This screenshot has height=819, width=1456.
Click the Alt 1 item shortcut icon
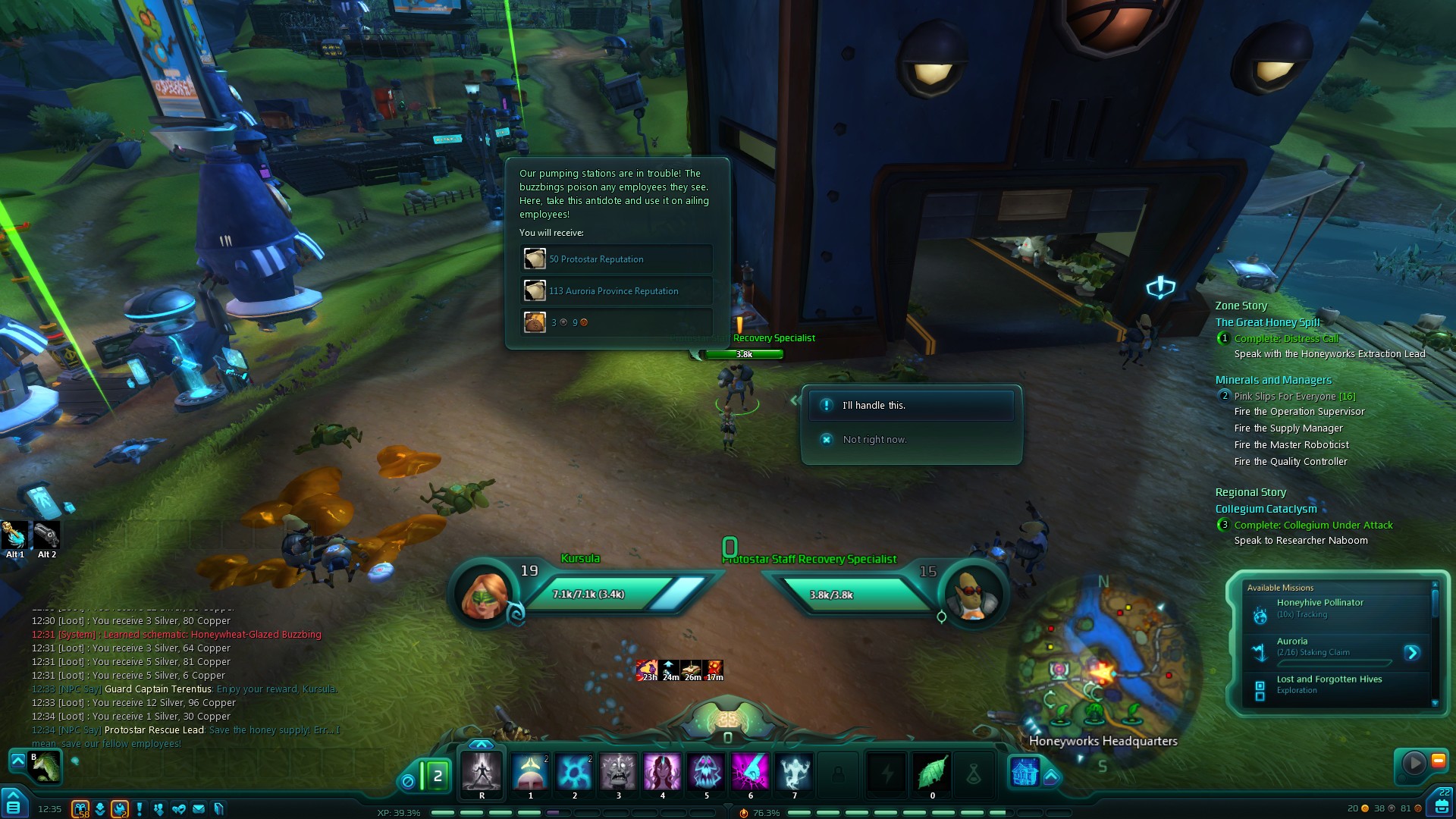coord(15,535)
